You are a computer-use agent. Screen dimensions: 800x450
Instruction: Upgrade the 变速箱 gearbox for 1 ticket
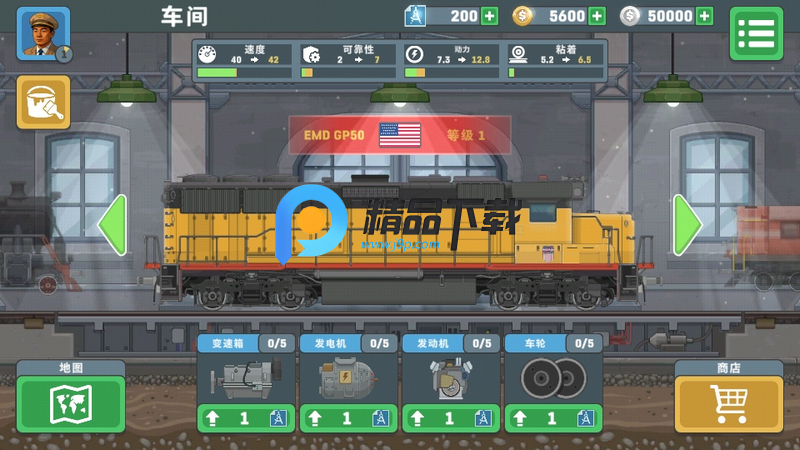tap(244, 419)
